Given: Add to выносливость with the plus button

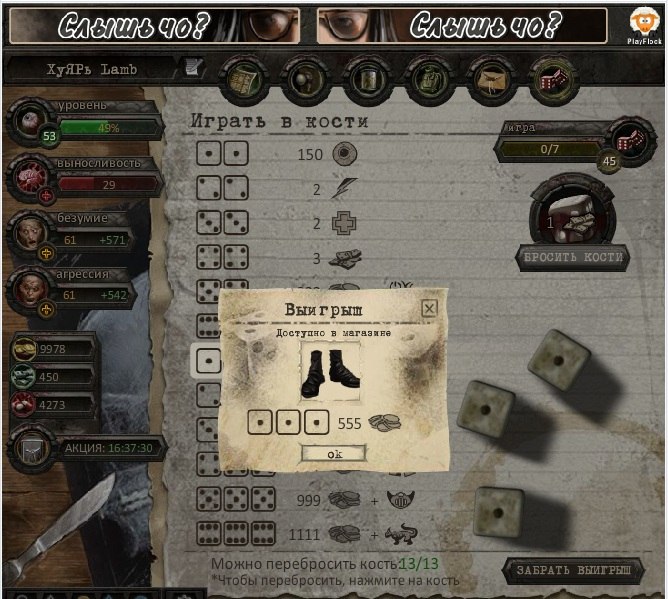Looking at the screenshot, I should coord(44,196).
